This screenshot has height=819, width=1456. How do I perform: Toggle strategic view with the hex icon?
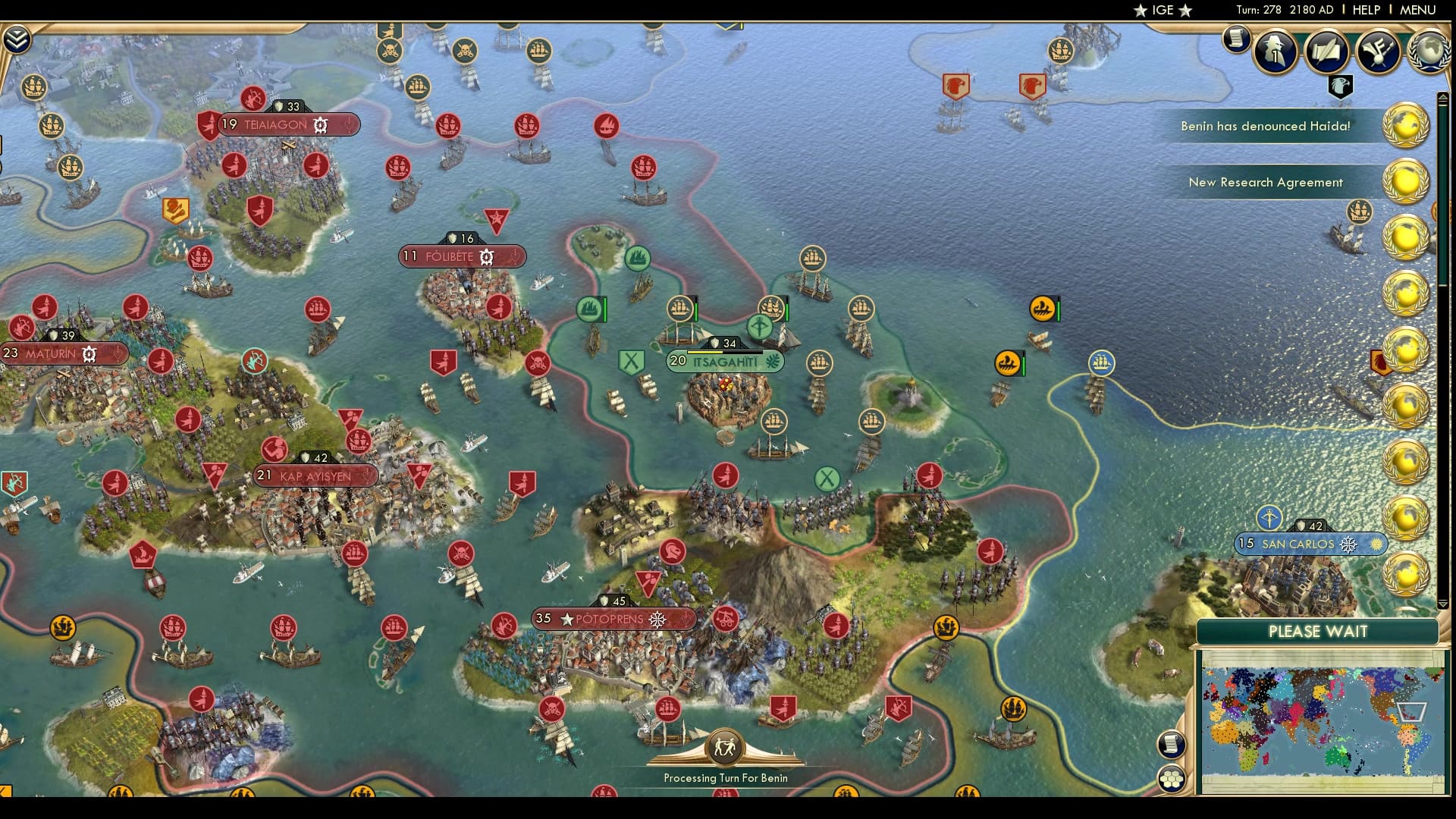pos(1171,778)
